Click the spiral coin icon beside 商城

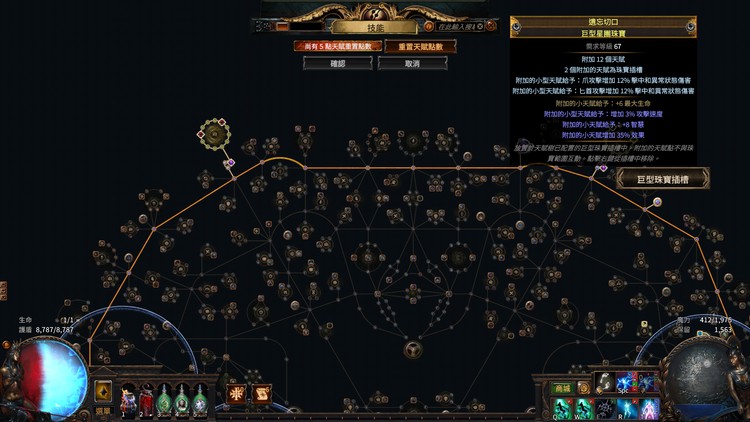point(585,388)
